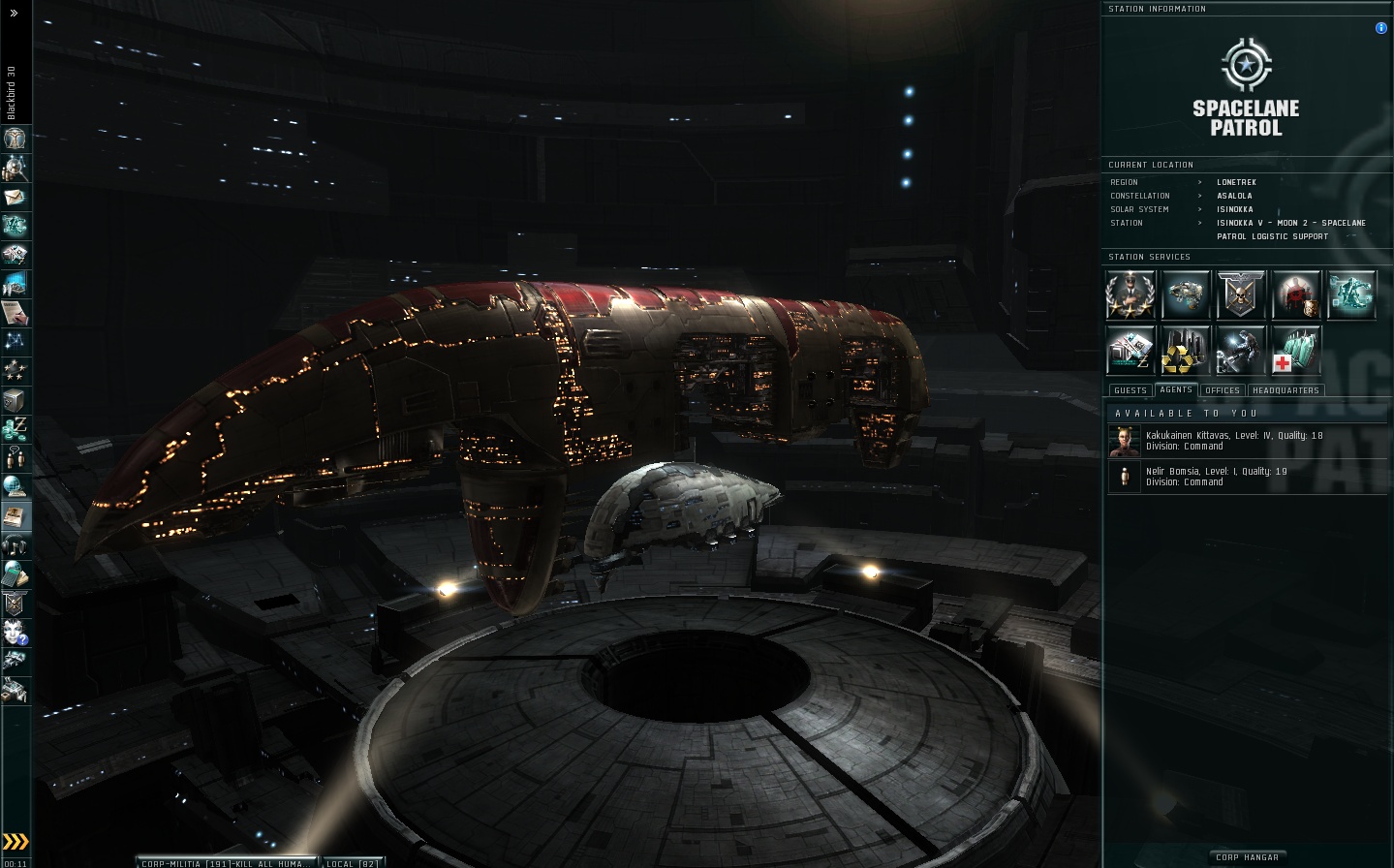This screenshot has height=868, width=1394.
Task: Open the character sheet sidebar icon
Action: click(x=15, y=139)
